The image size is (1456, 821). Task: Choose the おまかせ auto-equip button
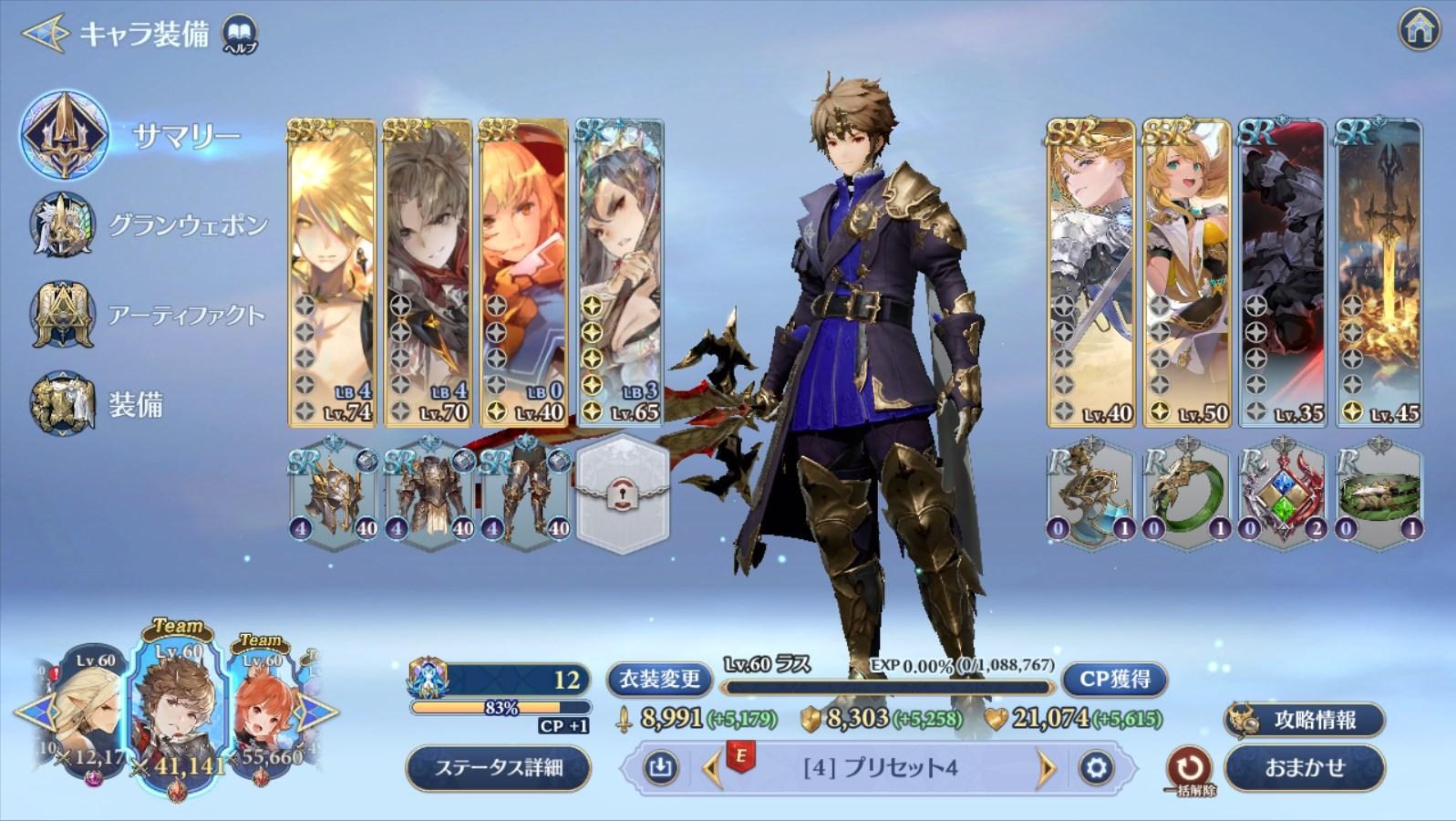1304,767
